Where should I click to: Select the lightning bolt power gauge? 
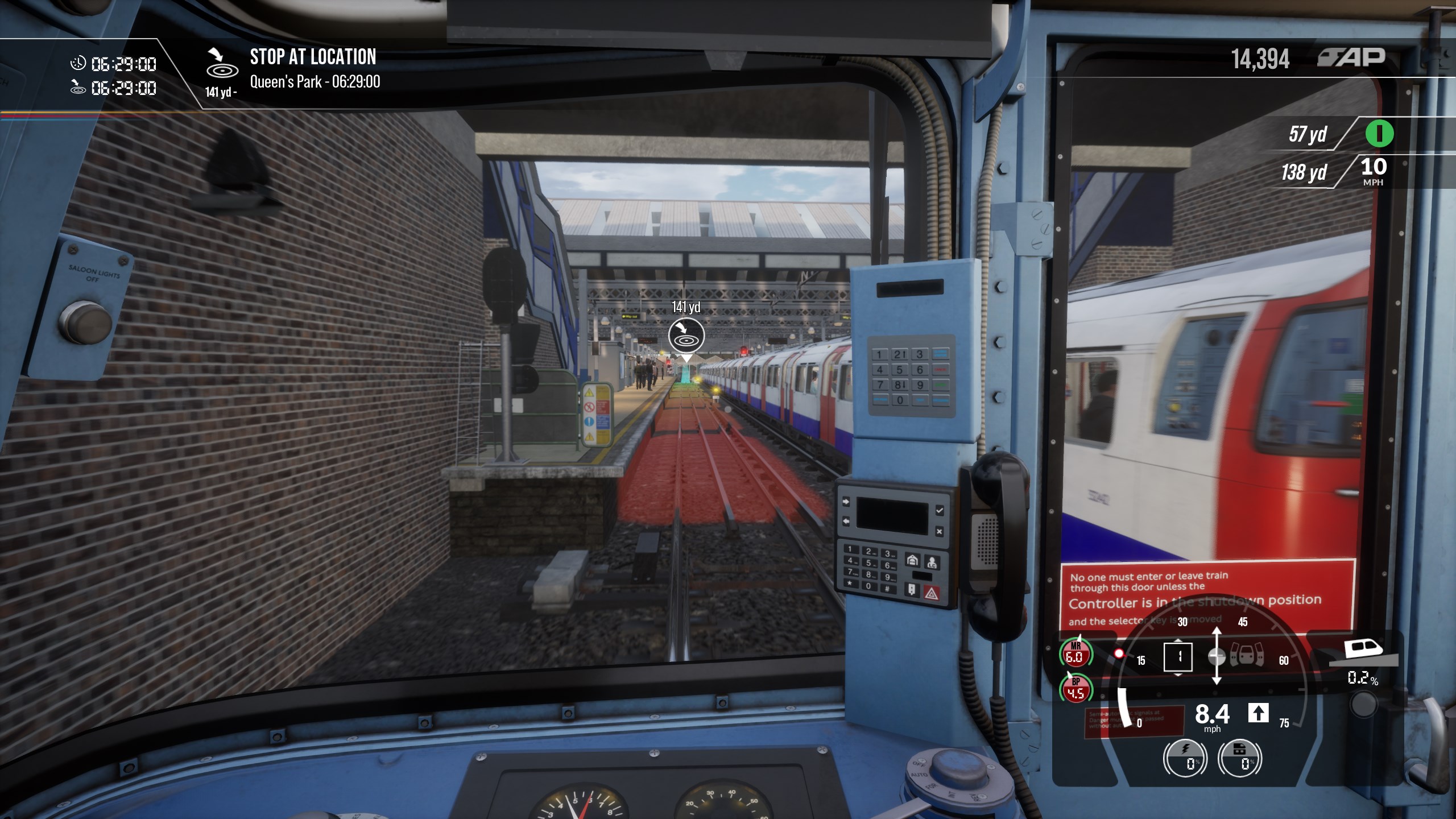coord(1185,758)
